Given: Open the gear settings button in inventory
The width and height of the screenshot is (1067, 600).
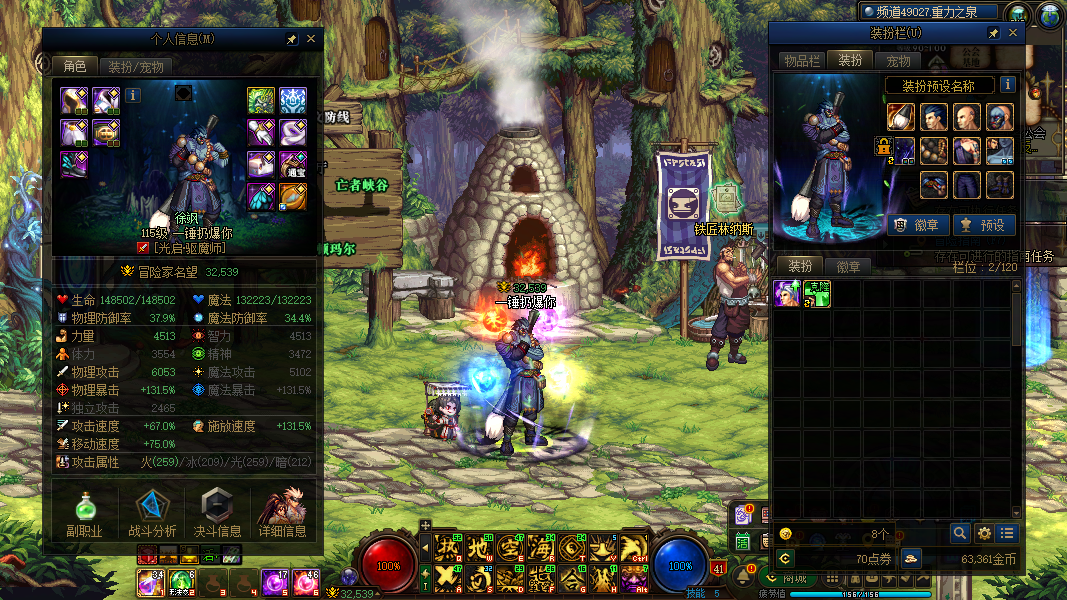Looking at the screenshot, I should tap(984, 534).
